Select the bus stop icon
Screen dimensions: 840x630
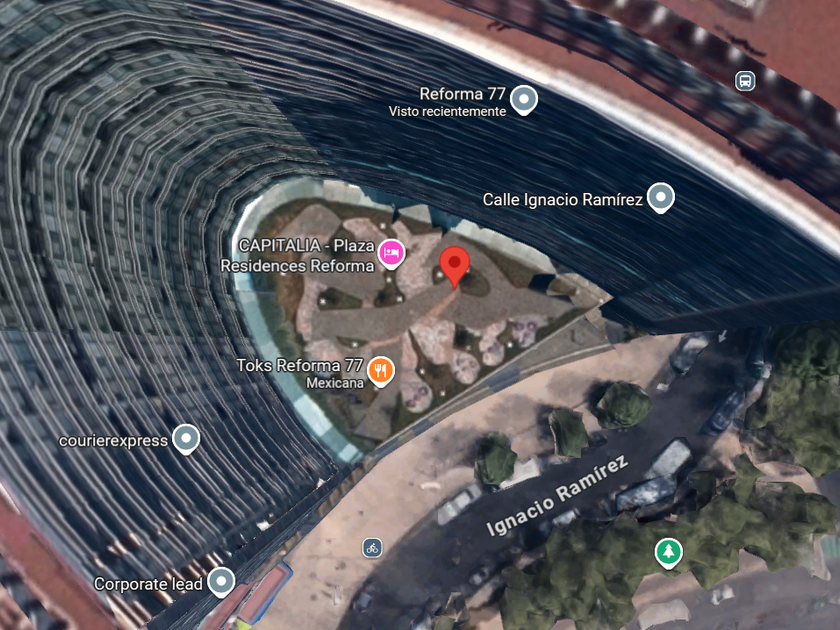click(x=744, y=81)
